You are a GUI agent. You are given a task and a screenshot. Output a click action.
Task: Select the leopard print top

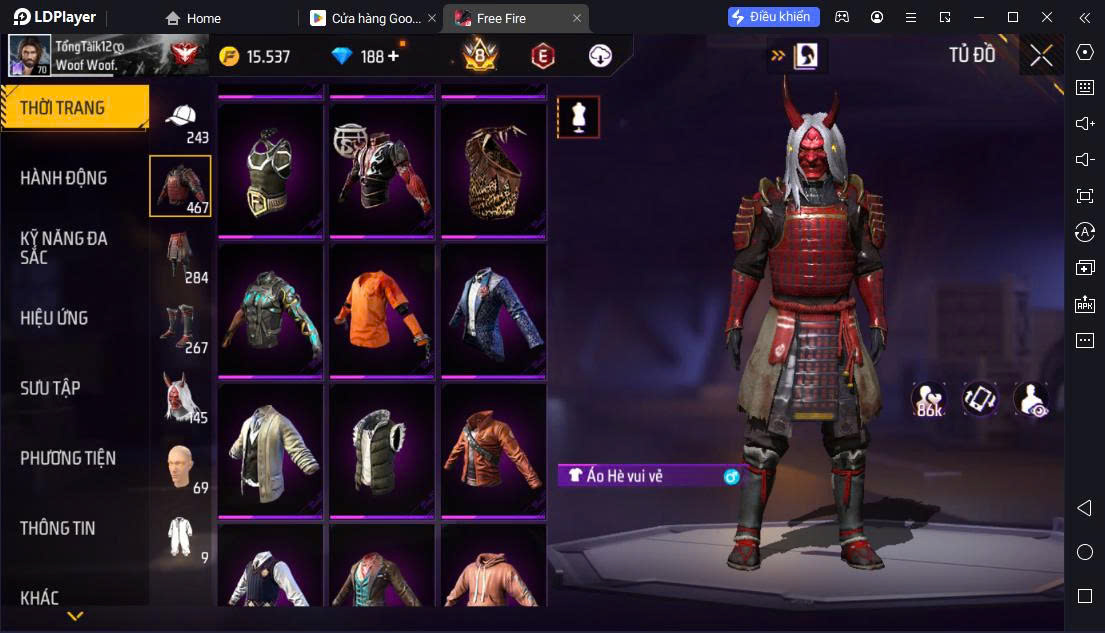point(494,170)
